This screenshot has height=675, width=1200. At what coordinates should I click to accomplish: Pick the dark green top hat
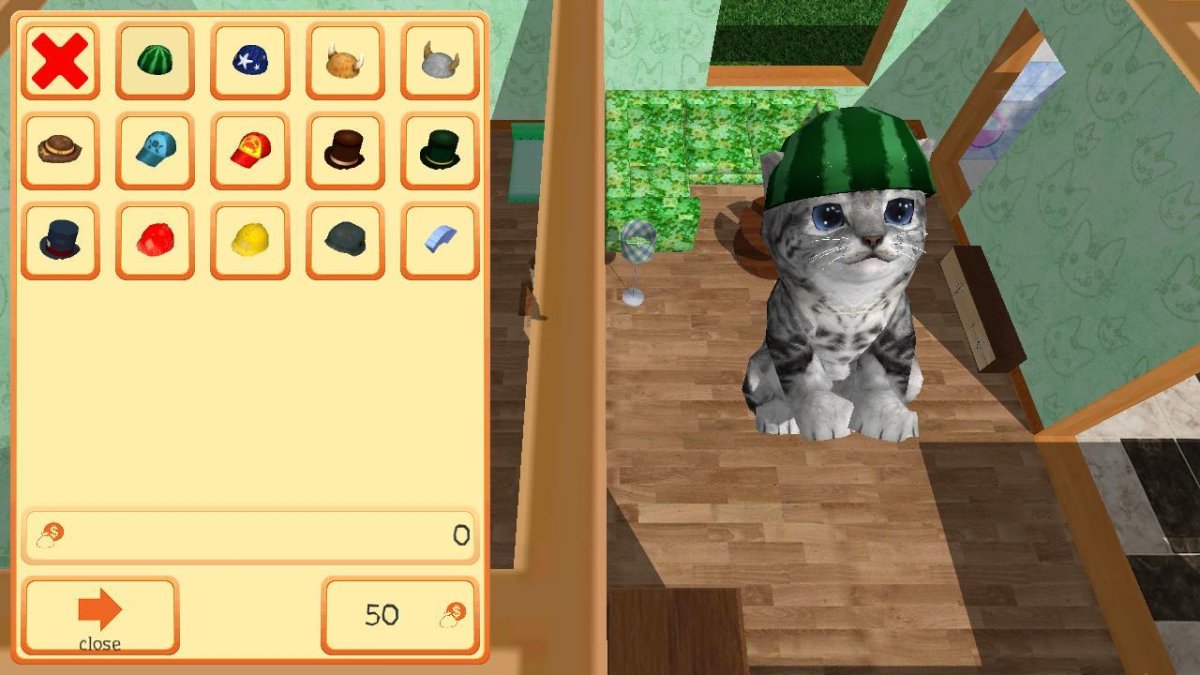pyautogui.click(x=440, y=151)
